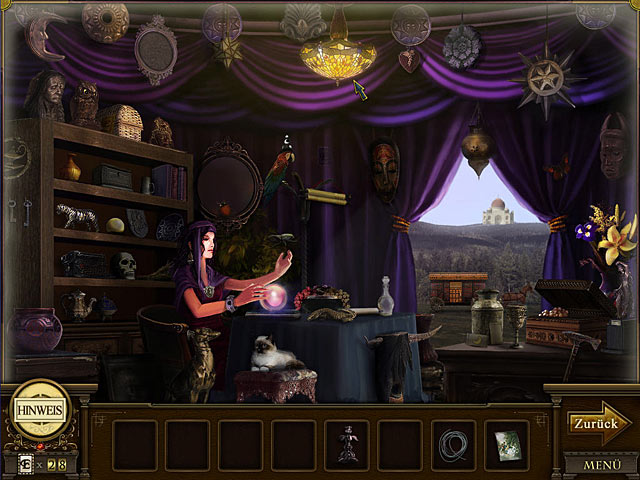Choose the green photo card inventory slot
Viewport: 640px width, 480px height.
(x=507, y=444)
